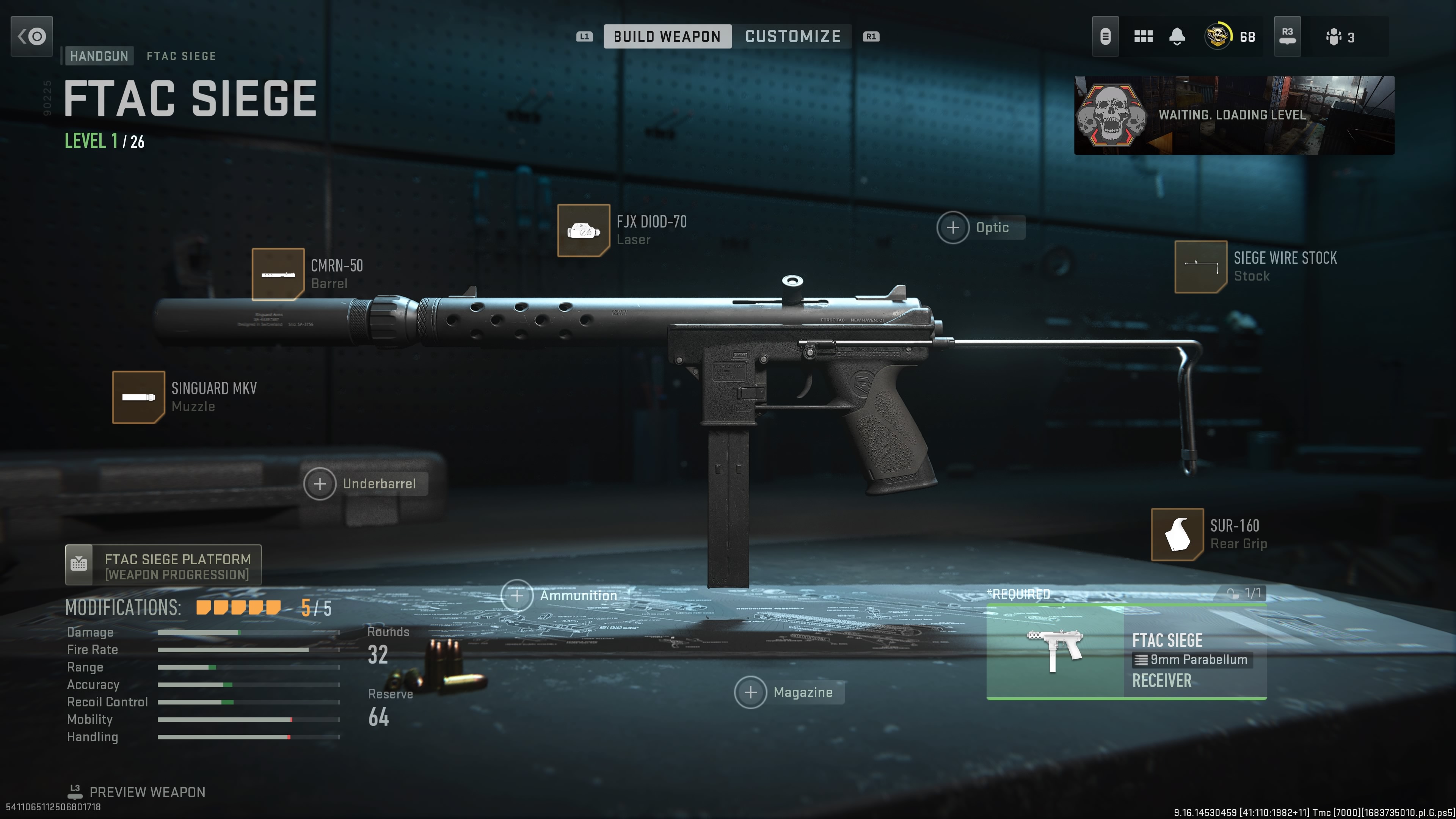Open the grid menu icon
This screenshot has width=1456, height=819.
(1143, 37)
